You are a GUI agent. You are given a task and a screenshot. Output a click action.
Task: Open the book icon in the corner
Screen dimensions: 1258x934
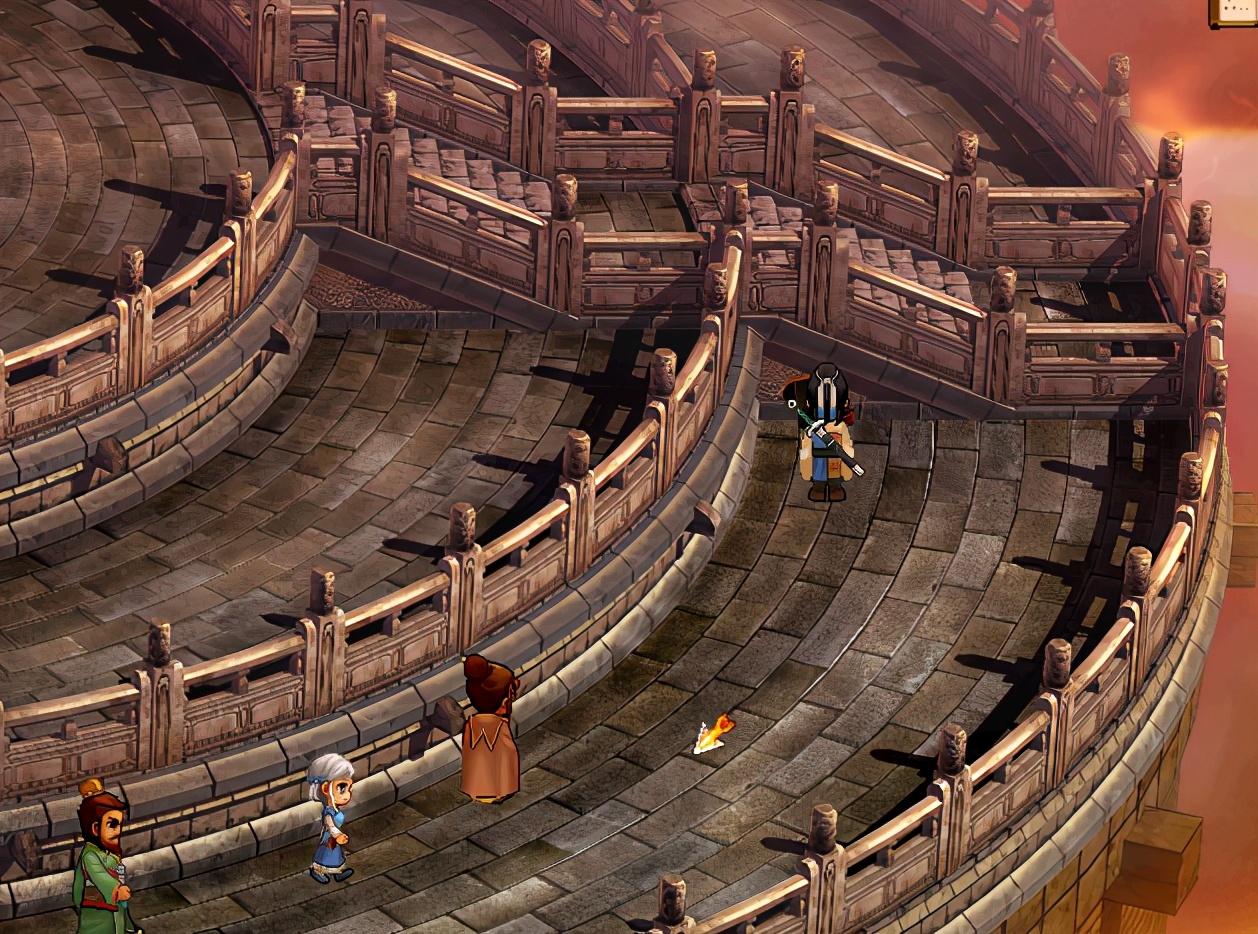click(x=1235, y=12)
